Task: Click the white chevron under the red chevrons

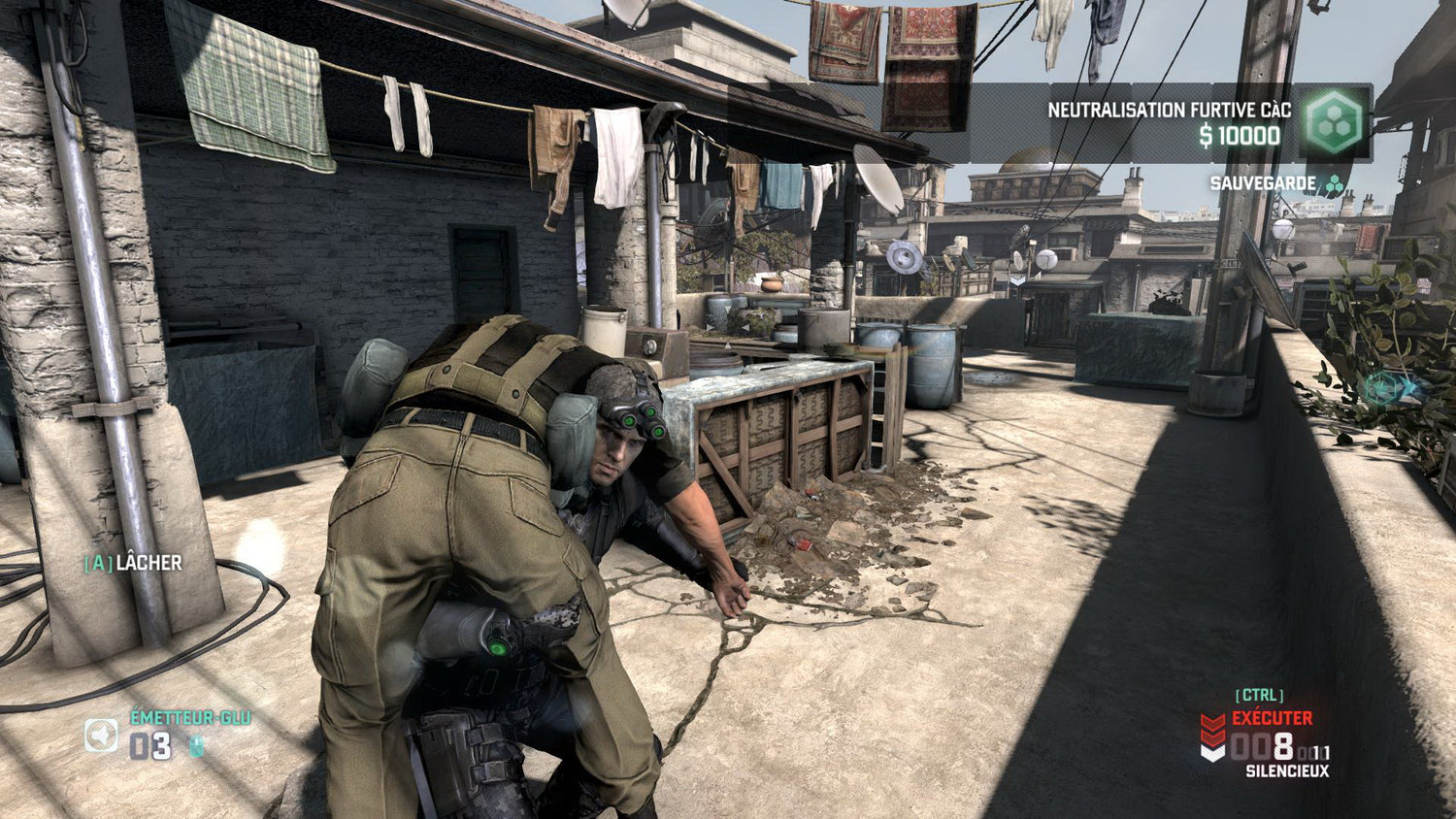Action: [x=1212, y=754]
